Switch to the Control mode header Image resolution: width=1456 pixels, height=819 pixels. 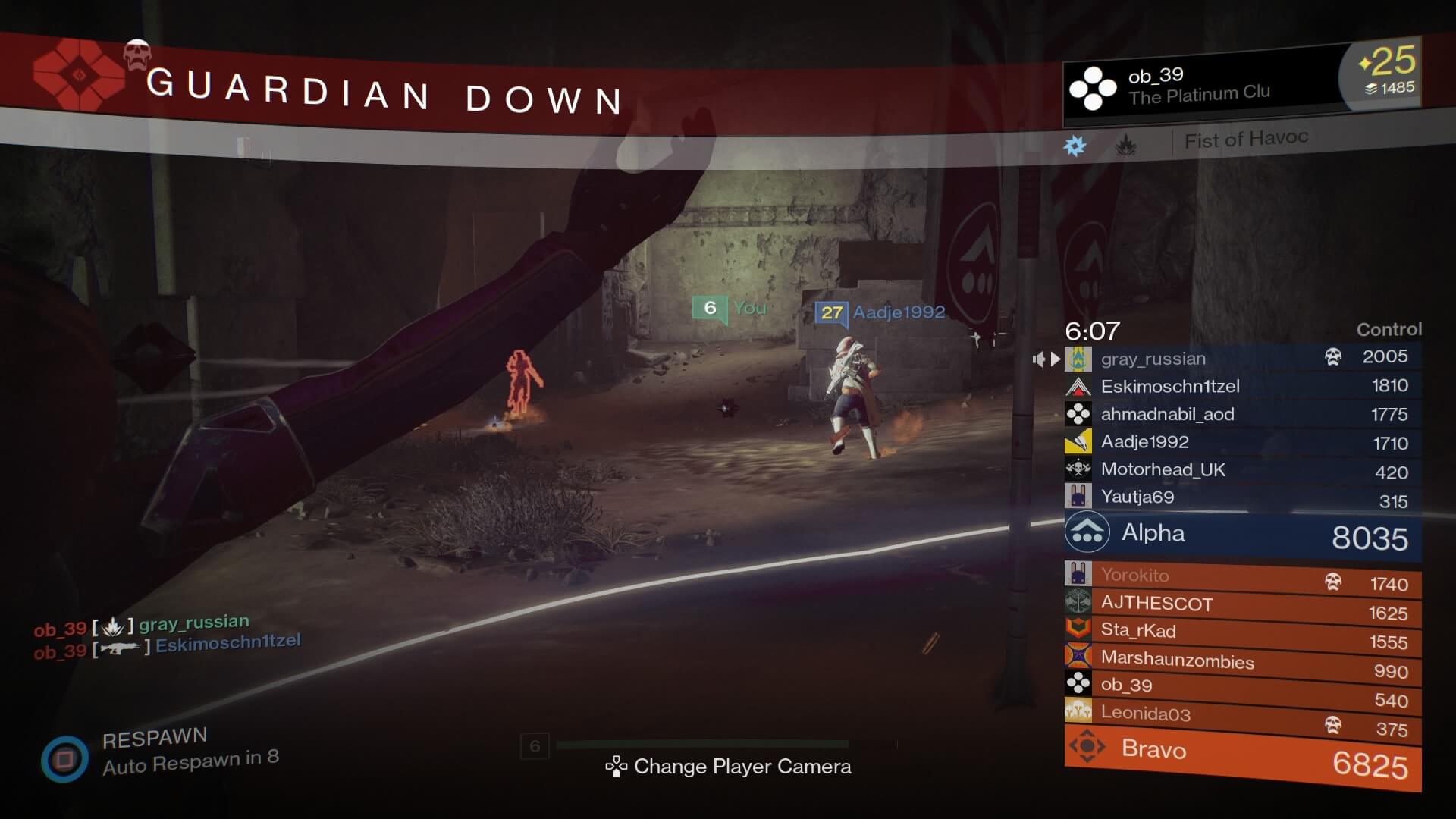coord(1389,329)
